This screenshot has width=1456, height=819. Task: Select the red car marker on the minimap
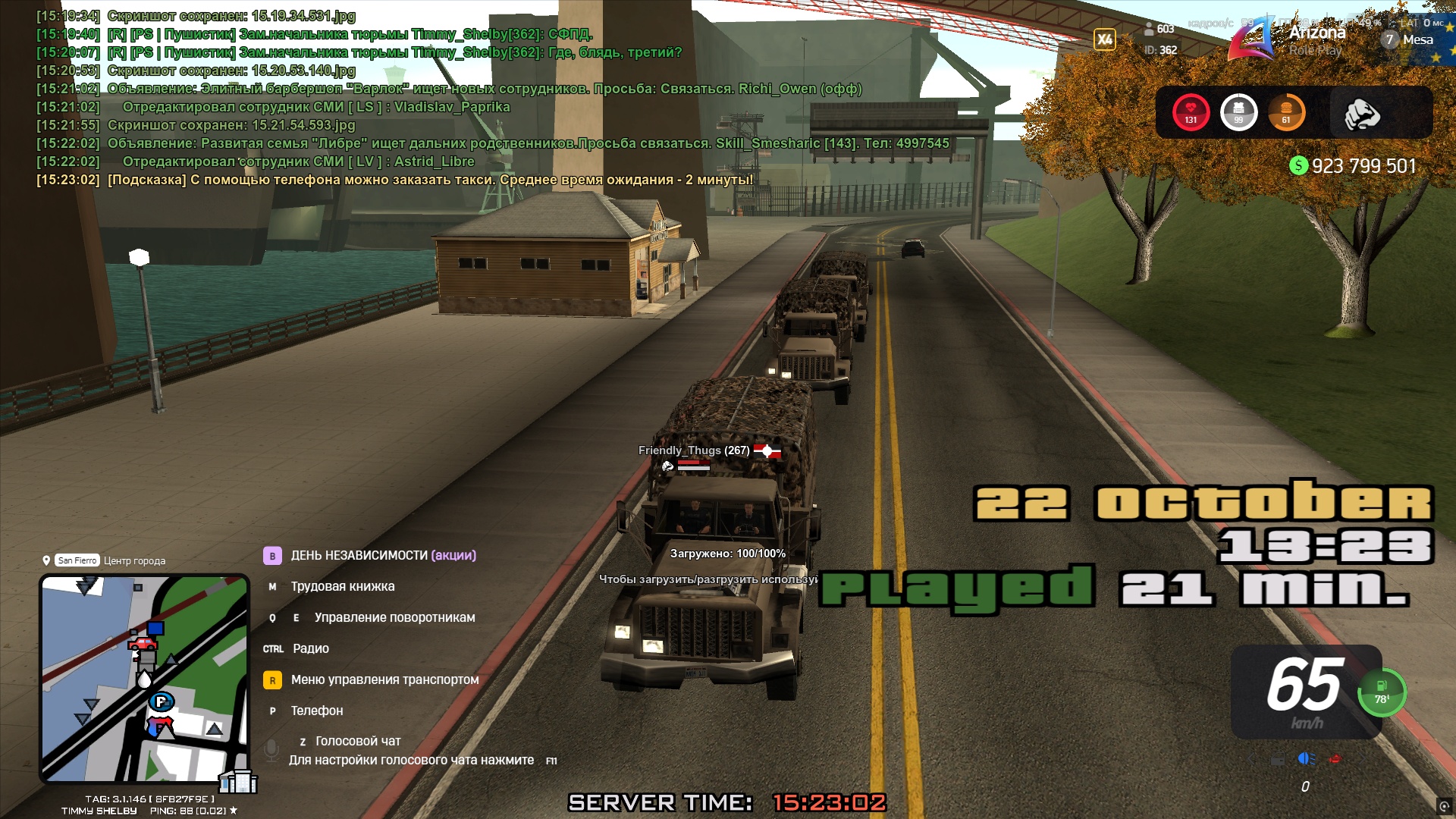(142, 645)
